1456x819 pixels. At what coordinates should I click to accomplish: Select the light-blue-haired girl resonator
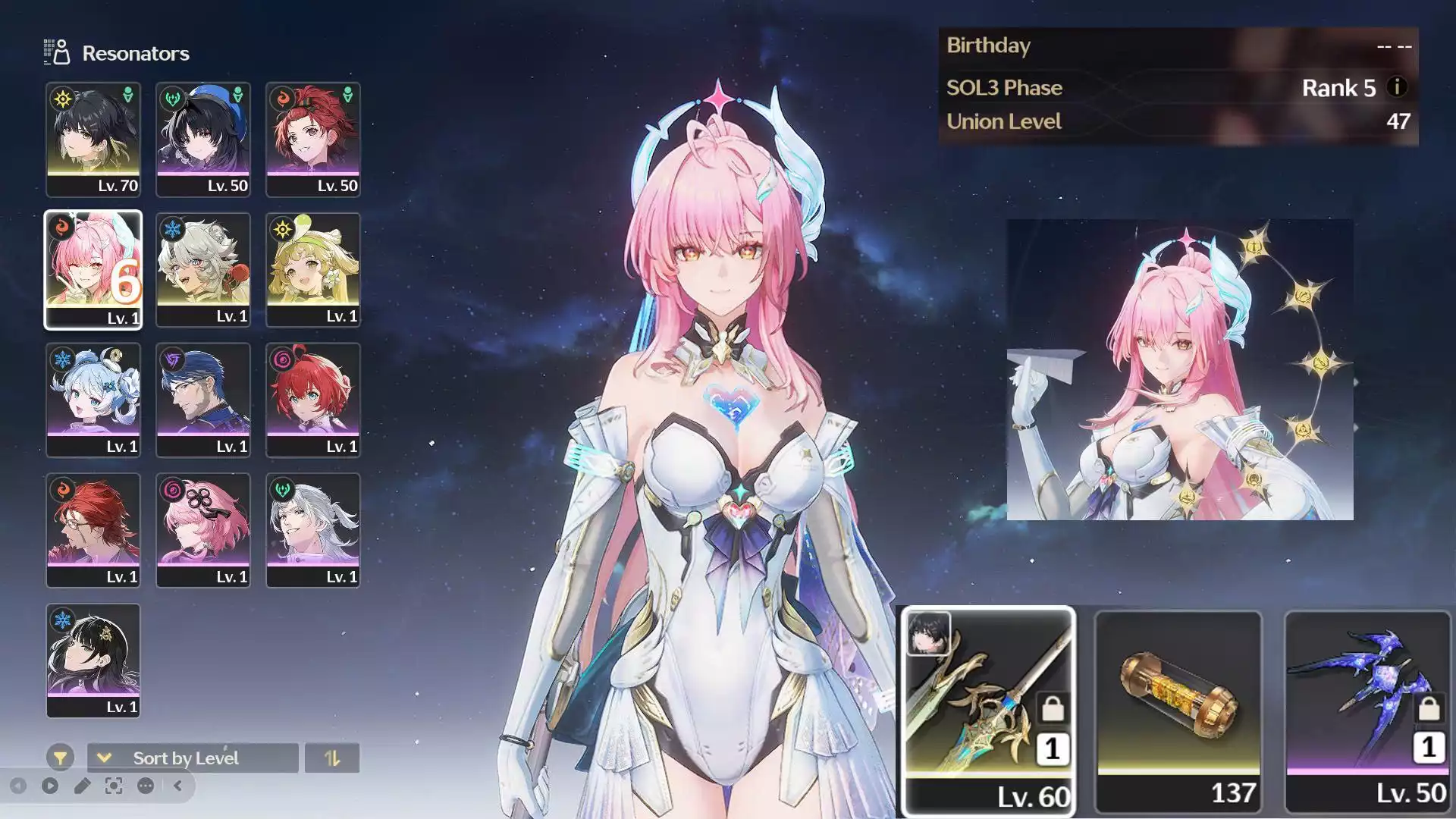click(x=93, y=400)
